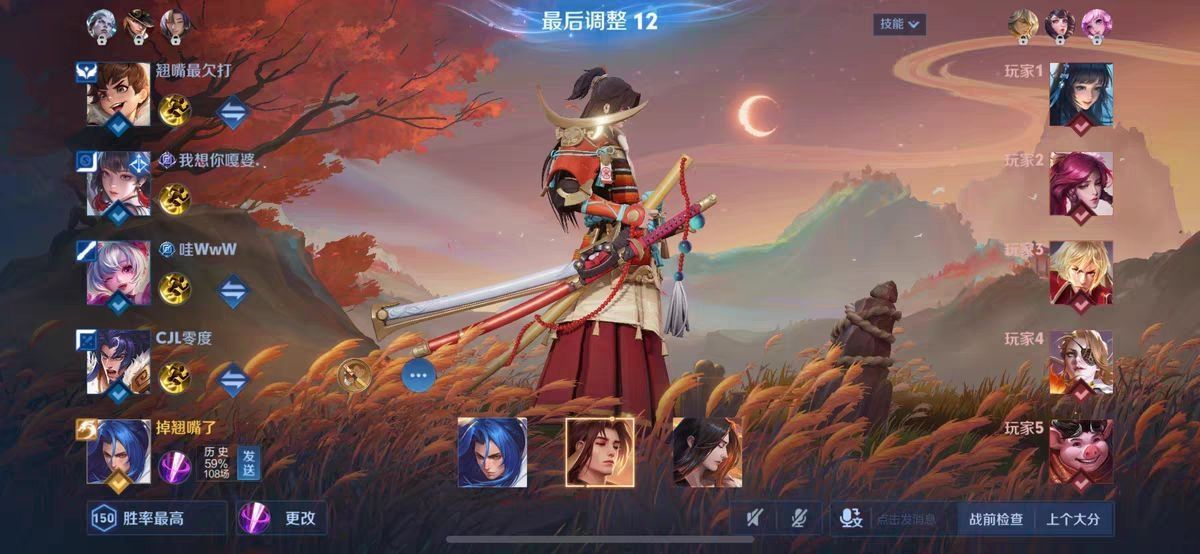Click the golden sword round icon
The height and width of the screenshot is (554, 1200).
(x=353, y=375)
